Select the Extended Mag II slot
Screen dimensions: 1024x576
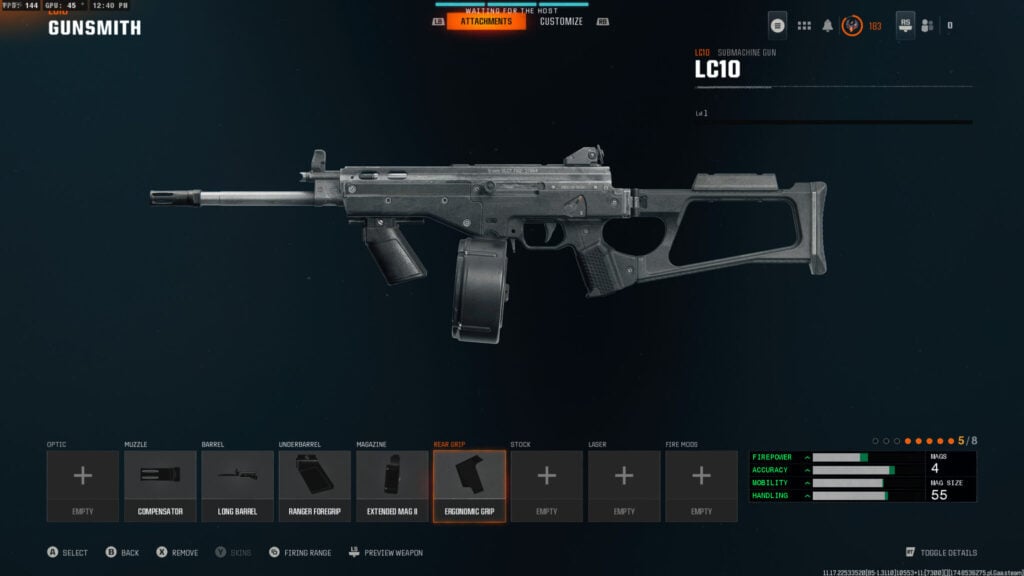[392, 485]
